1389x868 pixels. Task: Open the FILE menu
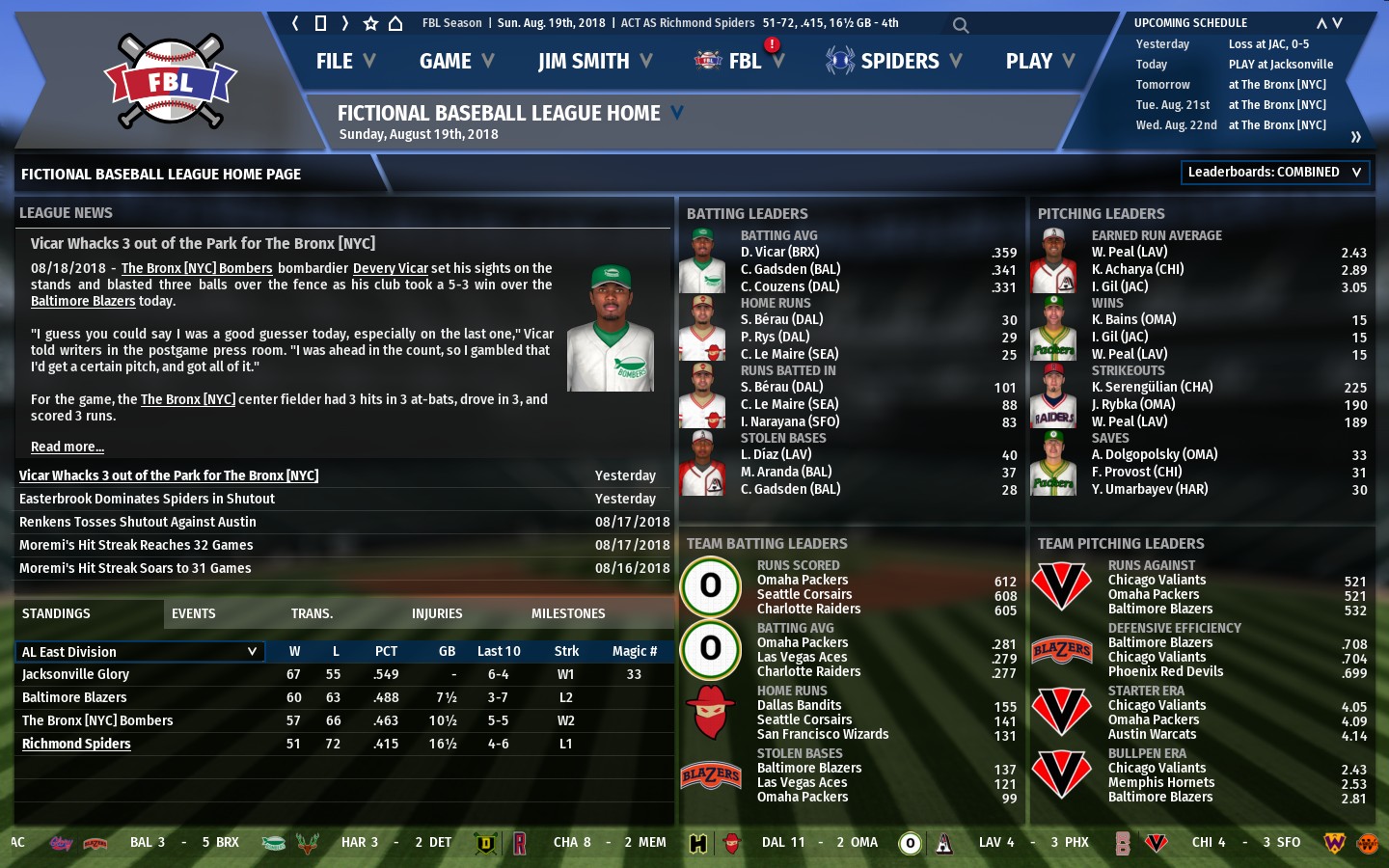pyautogui.click(x=344, y=62)
